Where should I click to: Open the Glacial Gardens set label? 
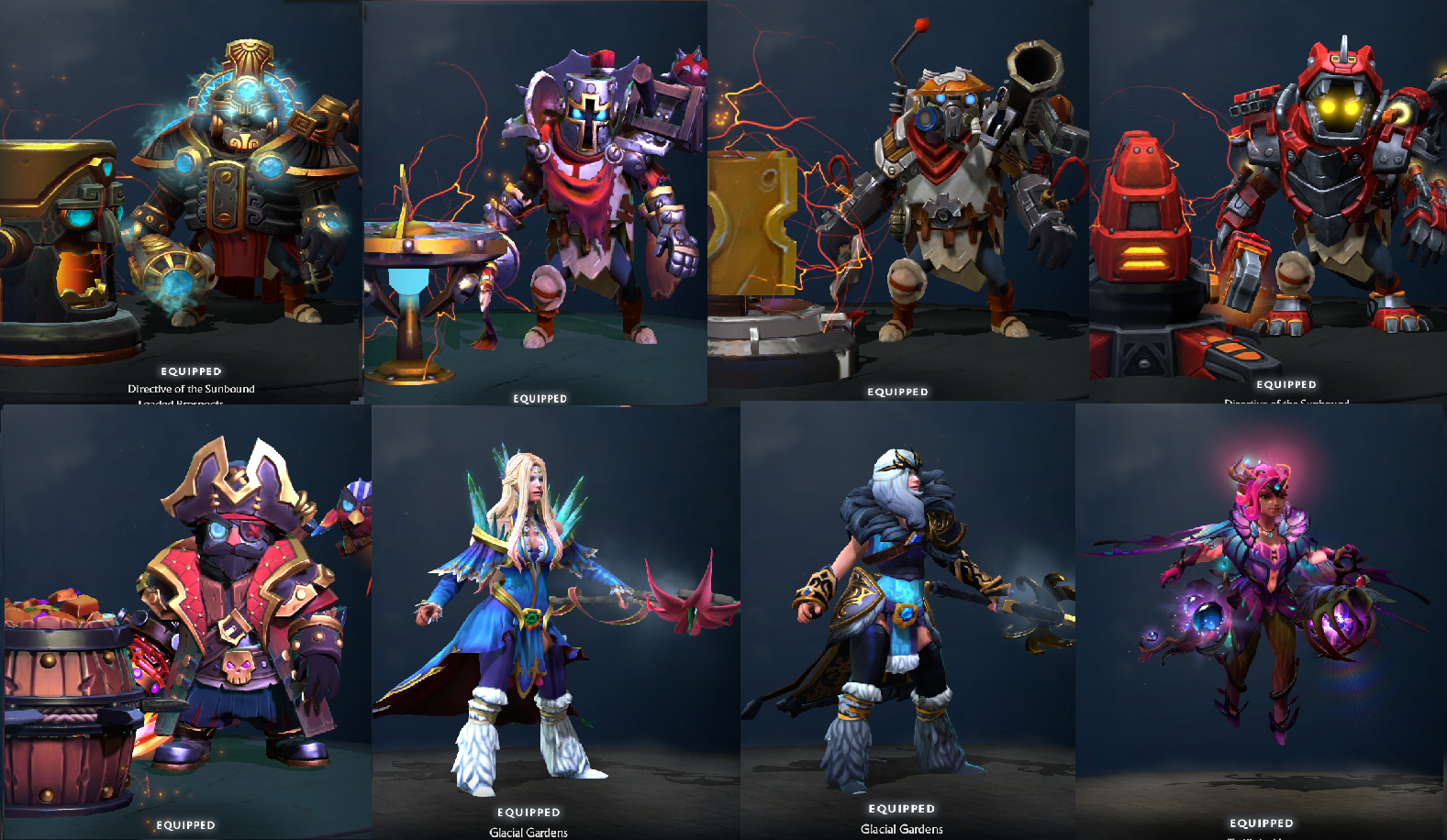[x=527, y=833]
